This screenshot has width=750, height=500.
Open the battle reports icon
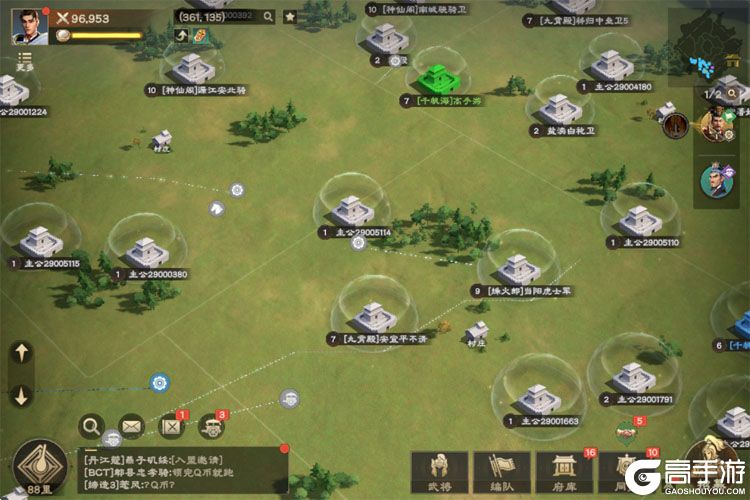pyautogui.click(x=172, y=427)
